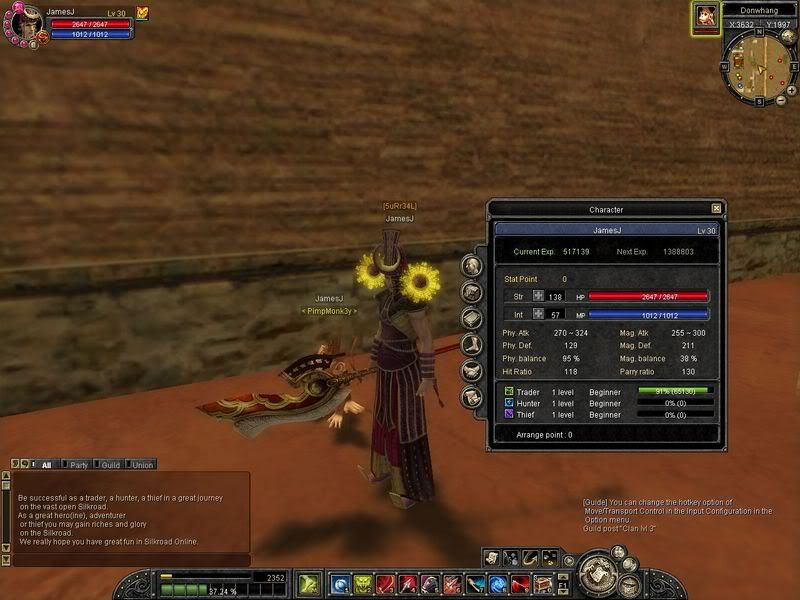Viewport: 800px width, 600px height.
Task: Switch to the Guild chat tab
Action: (110, 465)
